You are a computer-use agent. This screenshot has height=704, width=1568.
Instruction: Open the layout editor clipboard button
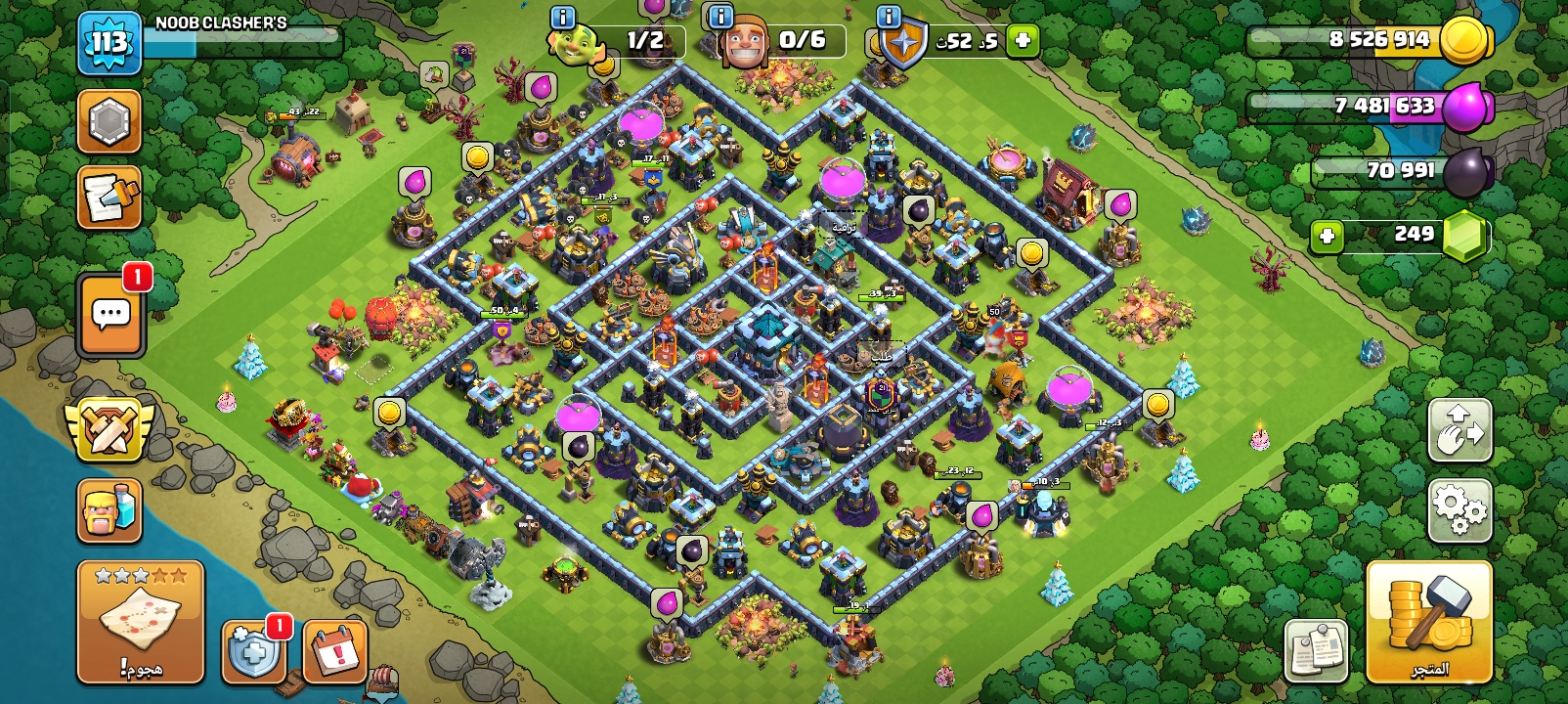1316,650
